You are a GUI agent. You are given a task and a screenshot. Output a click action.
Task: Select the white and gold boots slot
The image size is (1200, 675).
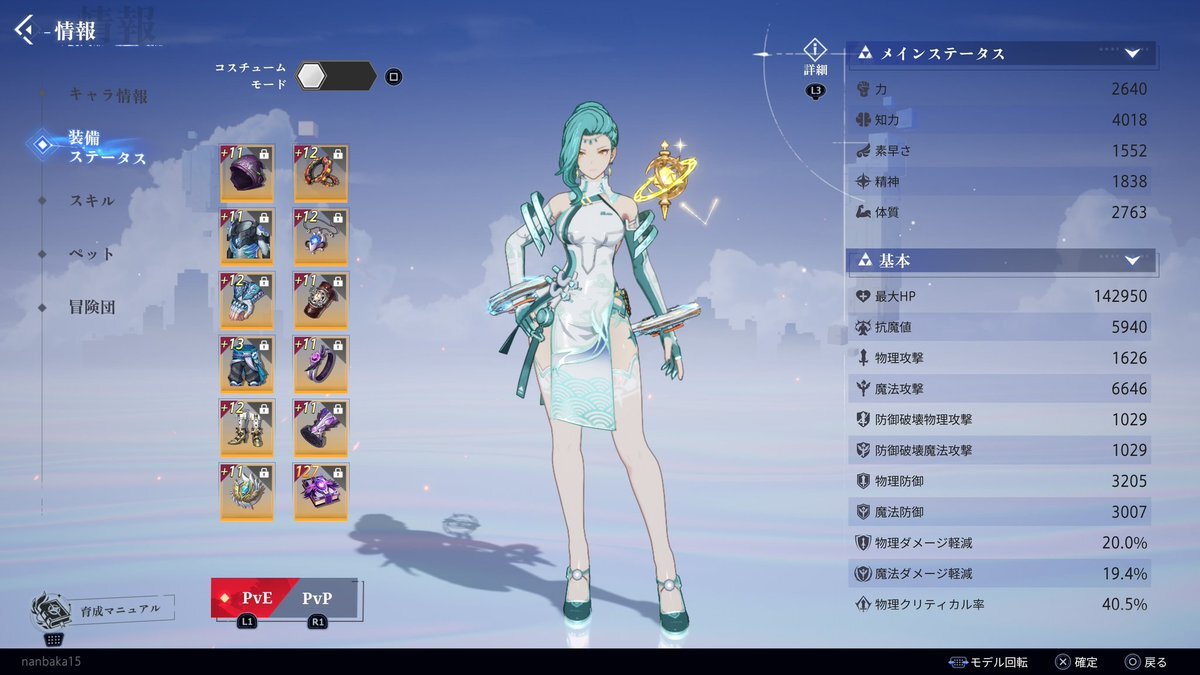(x=247, y=428)
